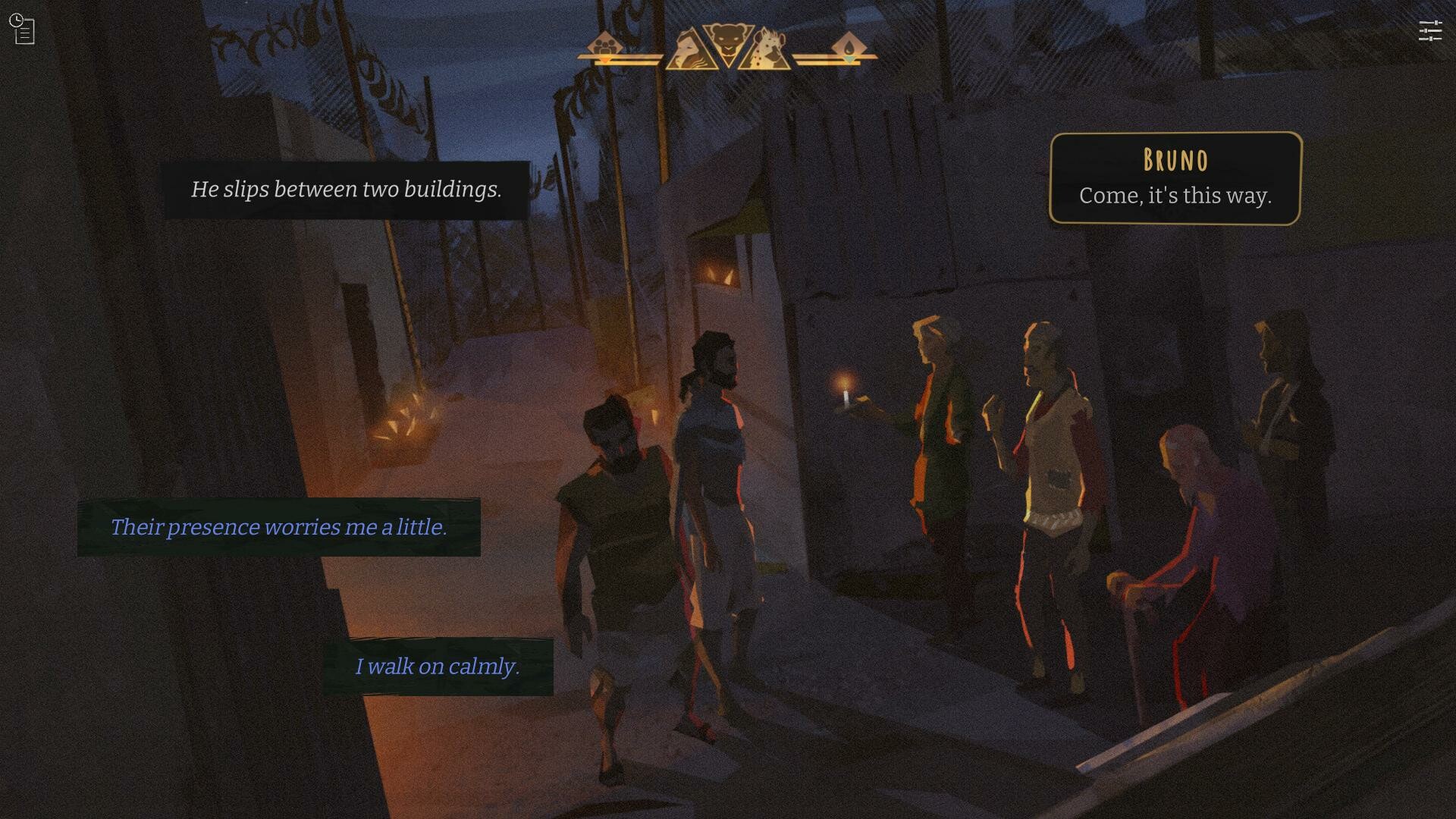
Task: Click Bruno's dialogue box to continue
Action: click(1174, 195)
